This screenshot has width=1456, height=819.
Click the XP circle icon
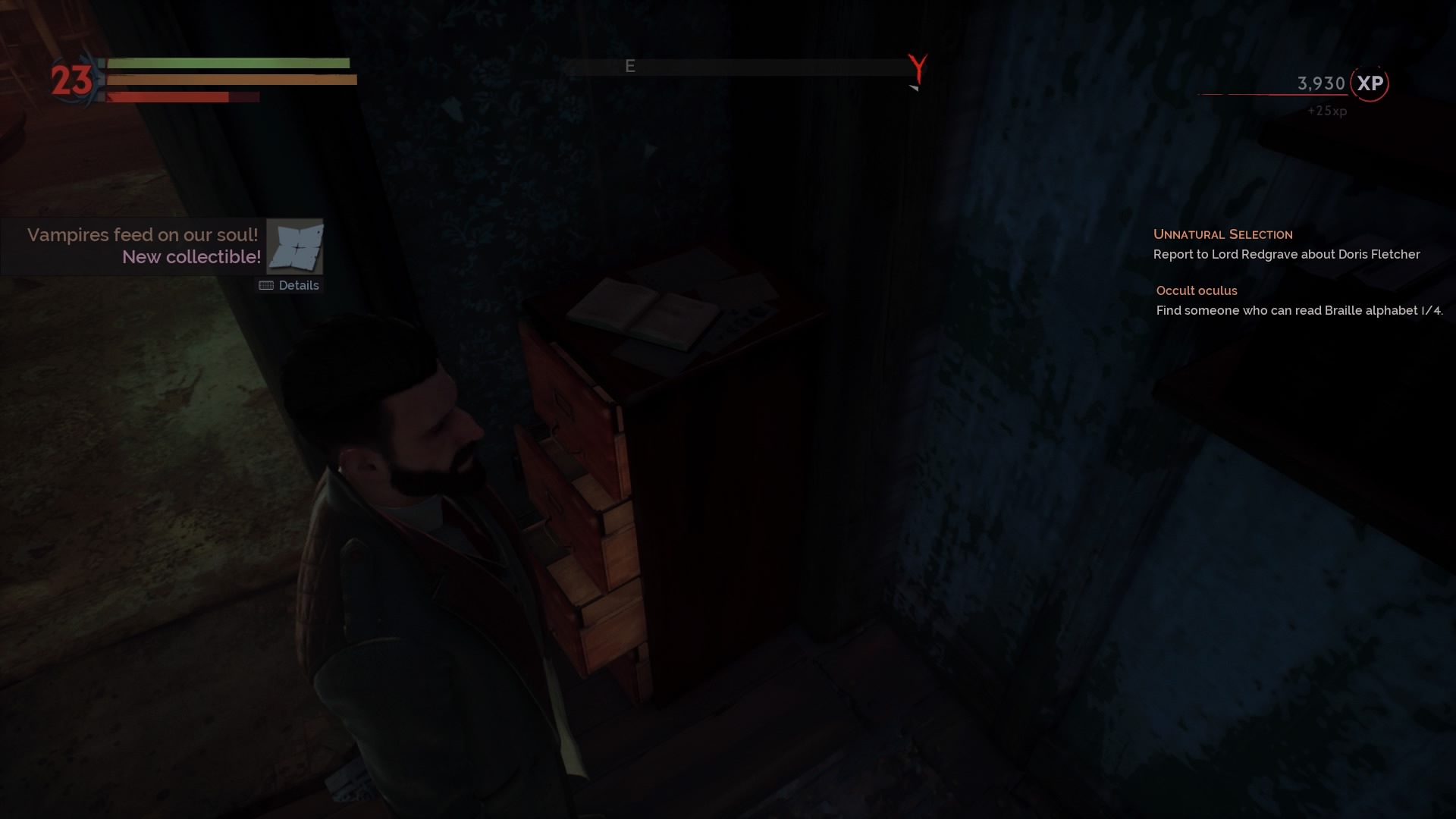pos(1370,83)
